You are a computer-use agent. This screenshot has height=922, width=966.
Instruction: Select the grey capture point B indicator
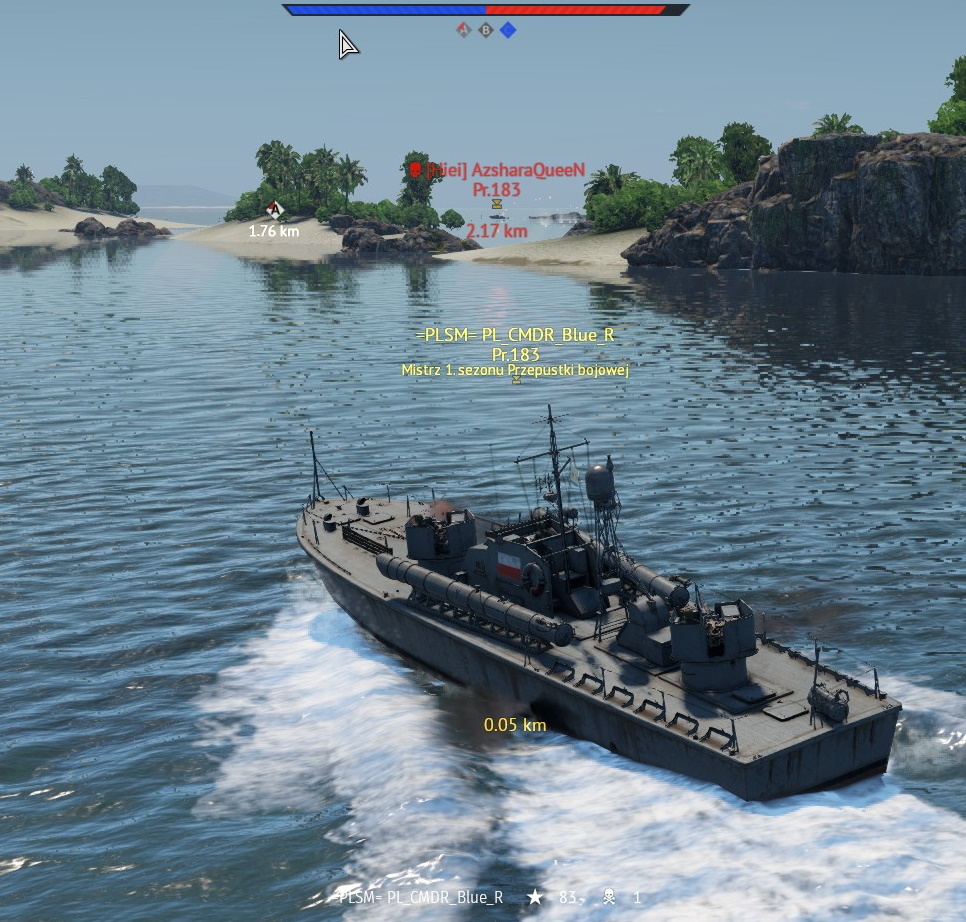[x=486, y=30]
